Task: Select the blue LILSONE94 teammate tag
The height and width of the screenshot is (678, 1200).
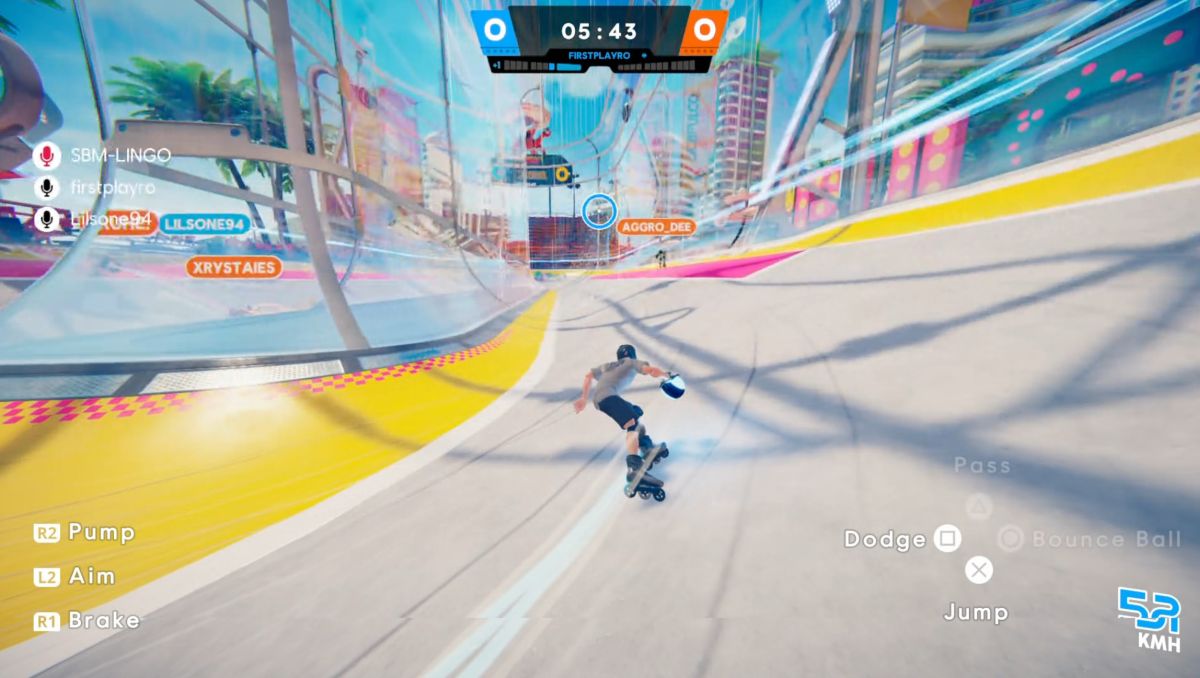Action: pos(204,223)
